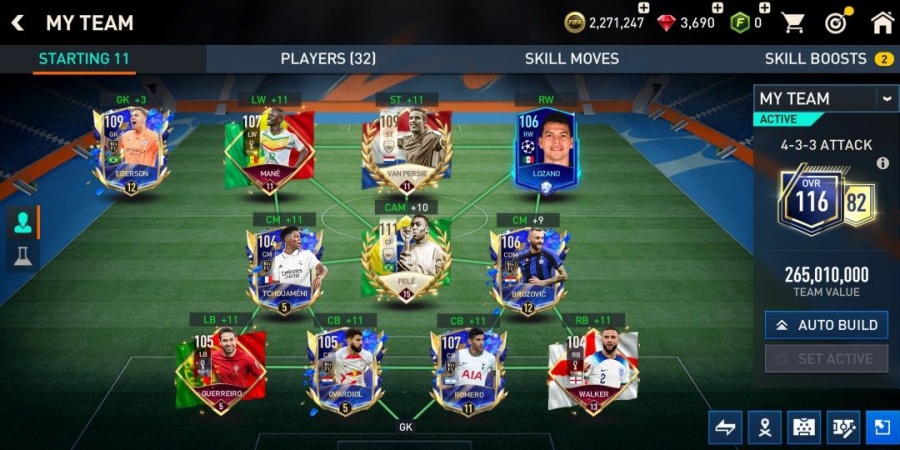Screen dimensions: 900x450
Task: Choose the Brozović midfielder card
Action: [527, 268]
